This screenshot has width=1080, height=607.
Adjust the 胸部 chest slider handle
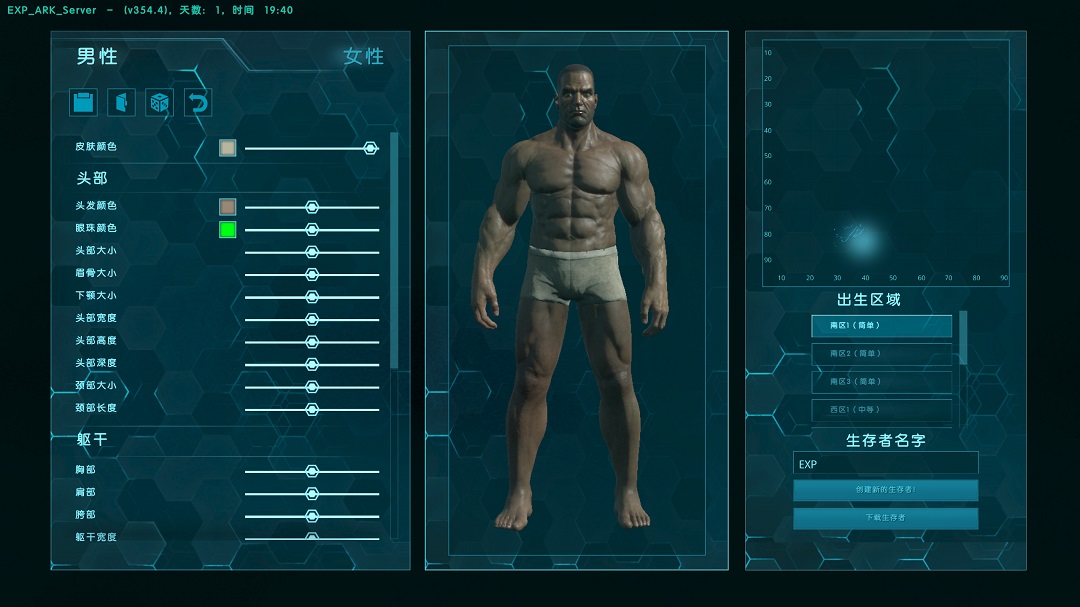(x=312, y=471)
